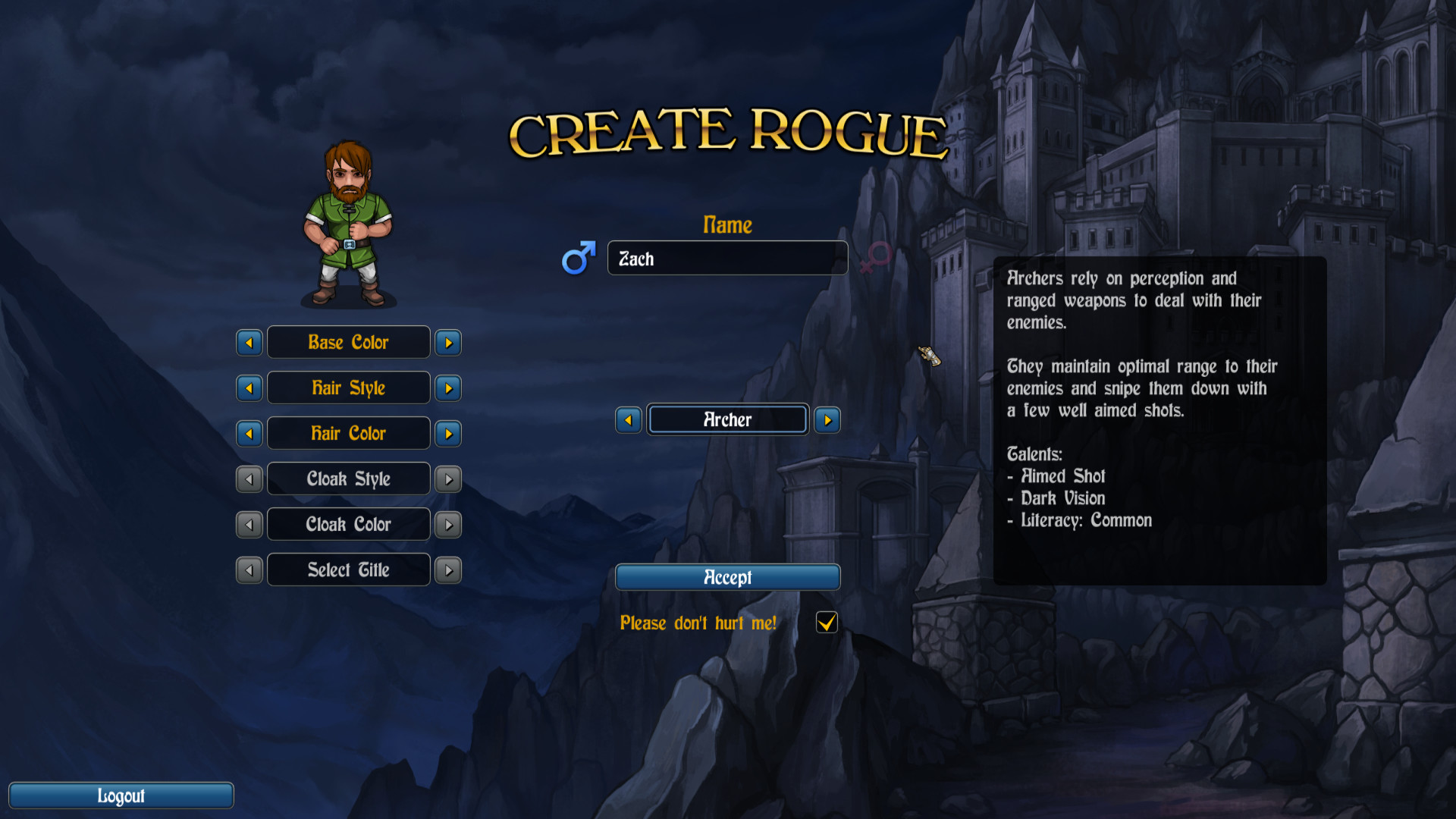Select the male gender icon
Viewport: 1456px width, 819px height.
click(x=577, y=258)
